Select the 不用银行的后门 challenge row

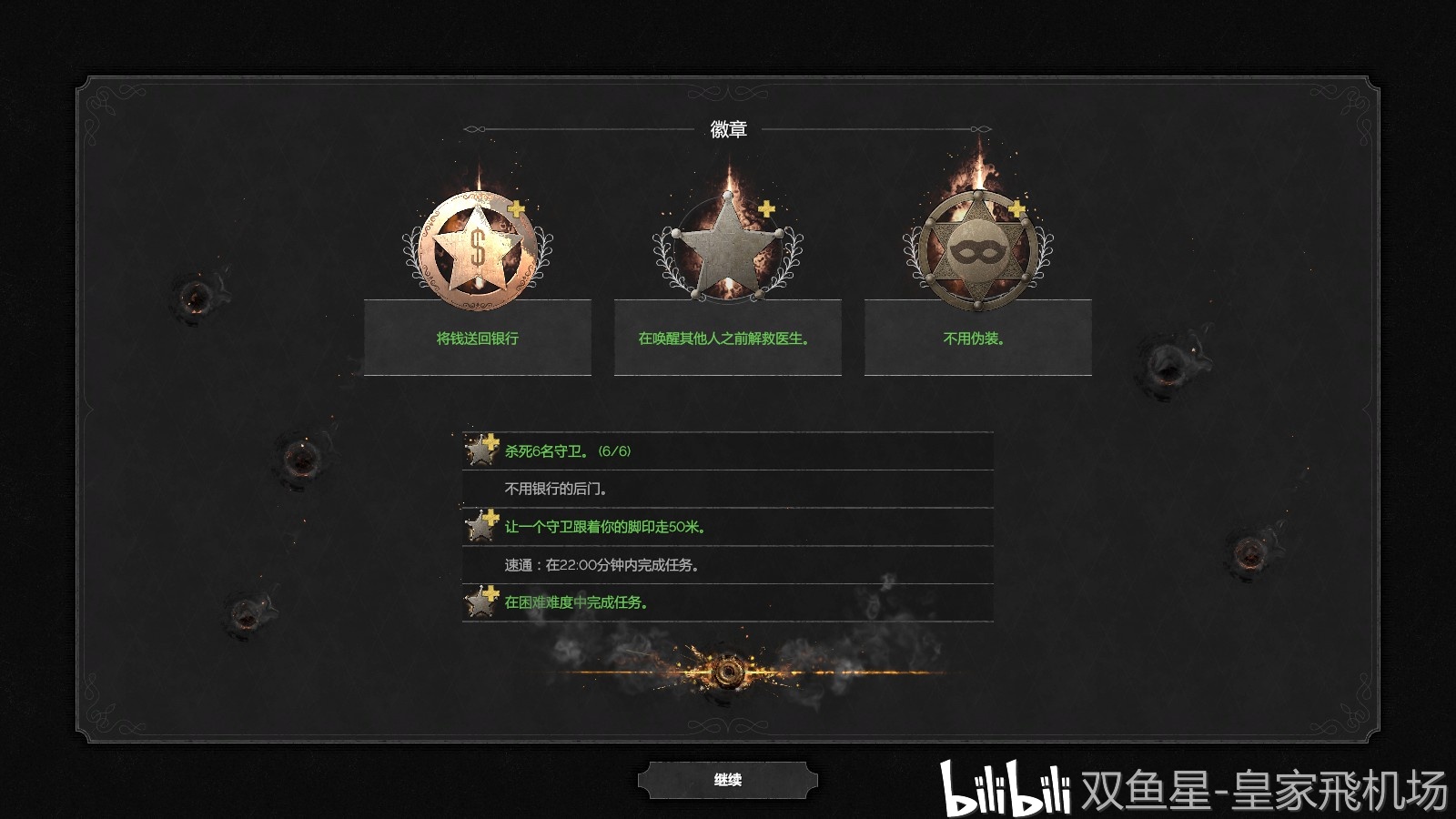pyautogui.click(x=727, y=490)
